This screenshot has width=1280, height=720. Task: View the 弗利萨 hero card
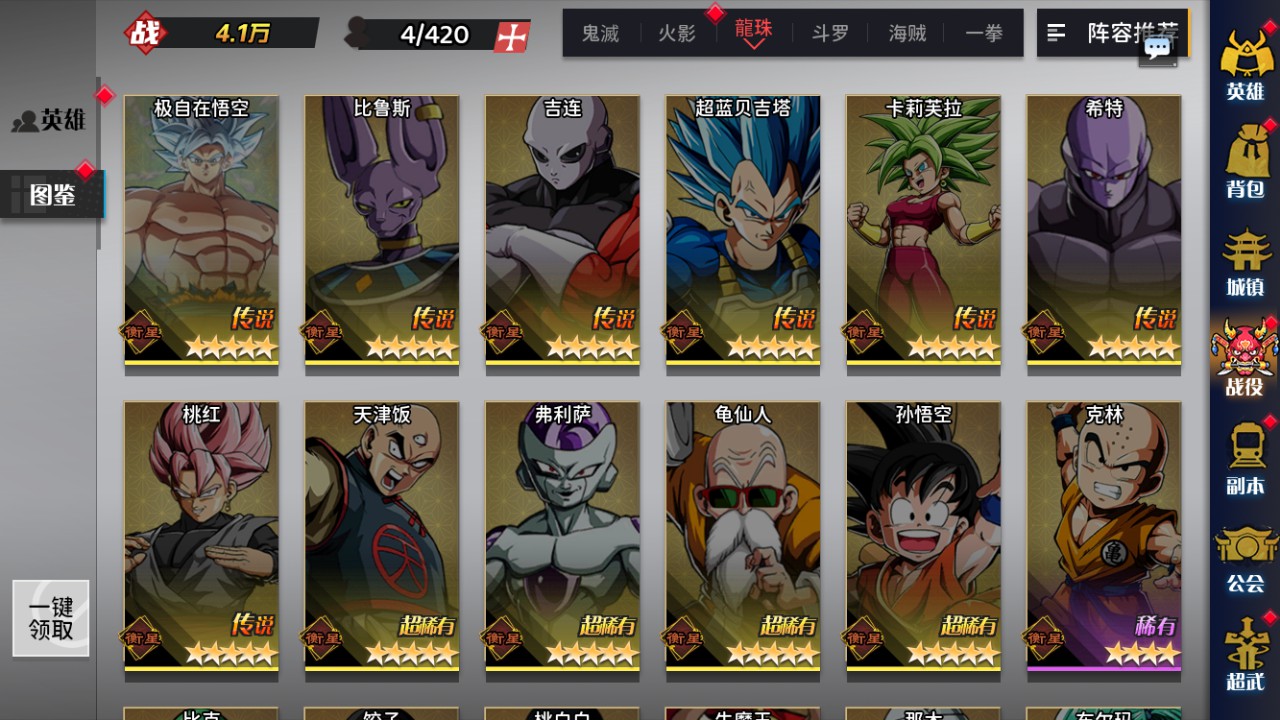point(562,535)
